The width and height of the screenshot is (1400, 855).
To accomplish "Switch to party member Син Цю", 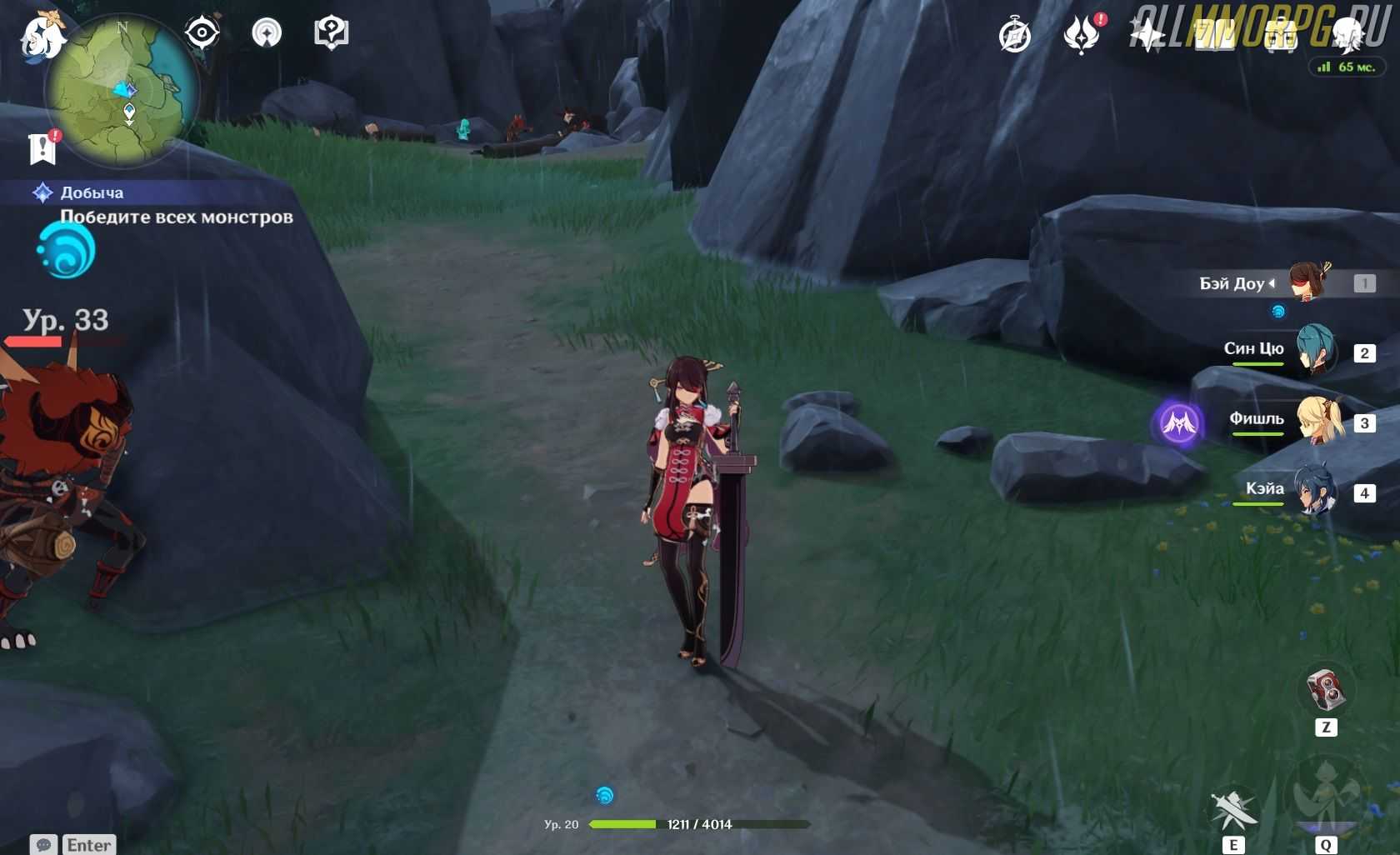I will 1314,350.
